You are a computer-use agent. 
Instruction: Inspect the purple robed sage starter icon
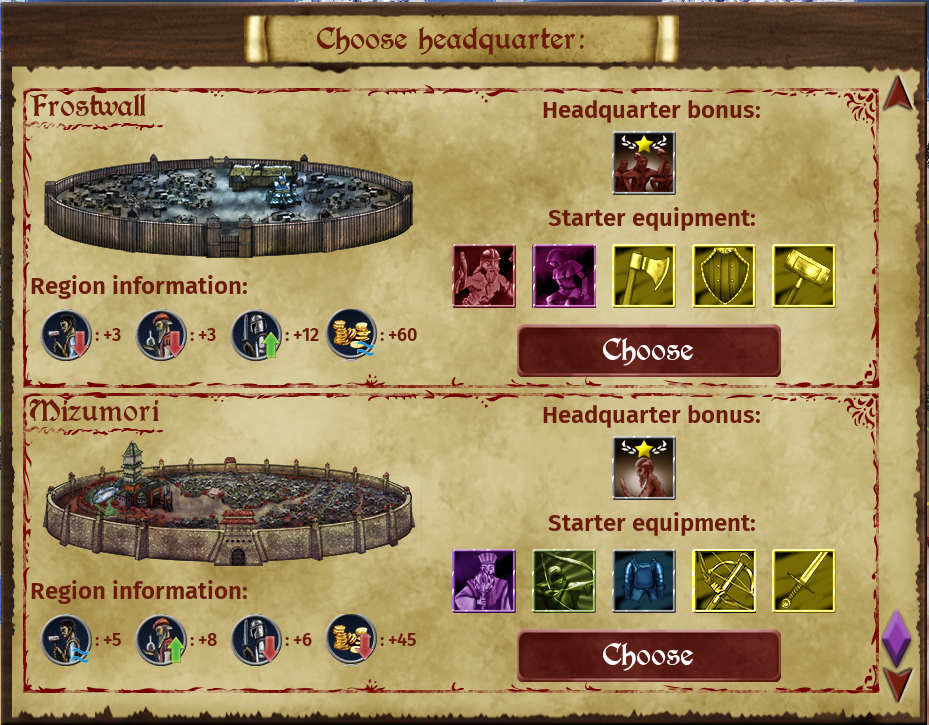(x=484, y=581)
